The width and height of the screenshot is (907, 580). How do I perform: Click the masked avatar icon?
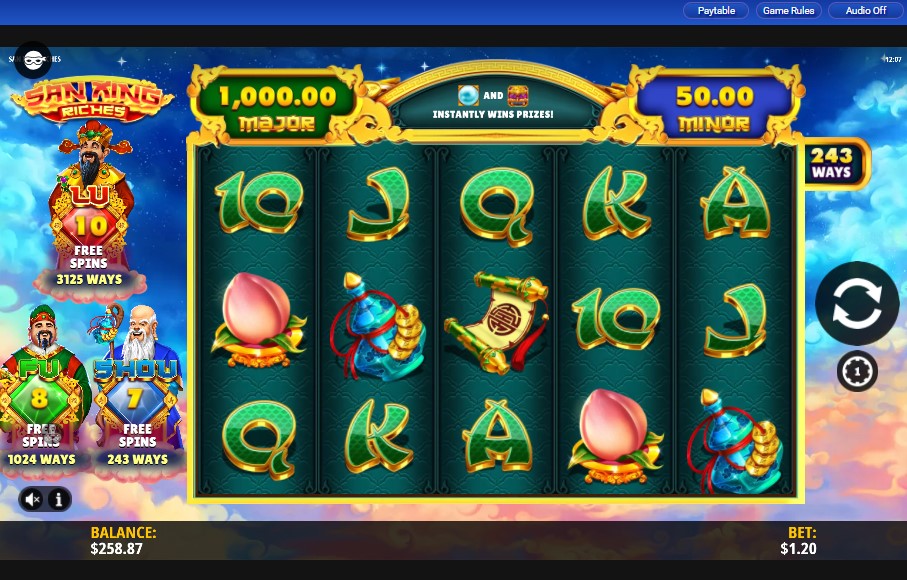click(33, 59)
